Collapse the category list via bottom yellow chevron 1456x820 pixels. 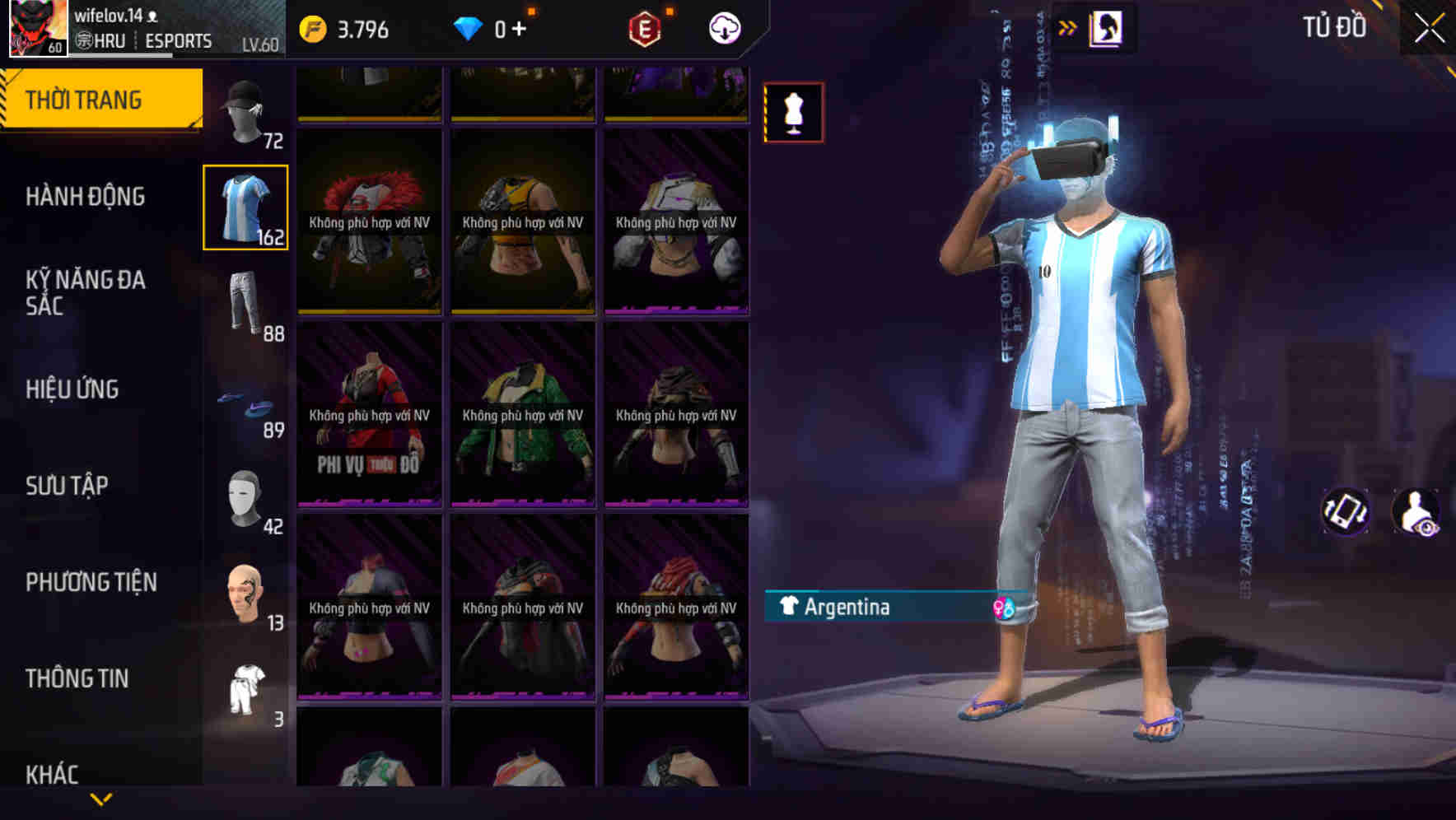point(100,797)
